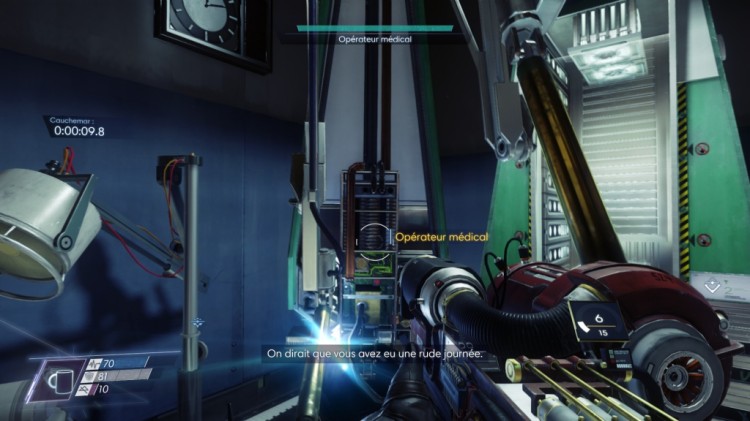This screenshot has width=750, height=421.
Task: Select the diamond objective waypoint marker
Action: [710, 286]
